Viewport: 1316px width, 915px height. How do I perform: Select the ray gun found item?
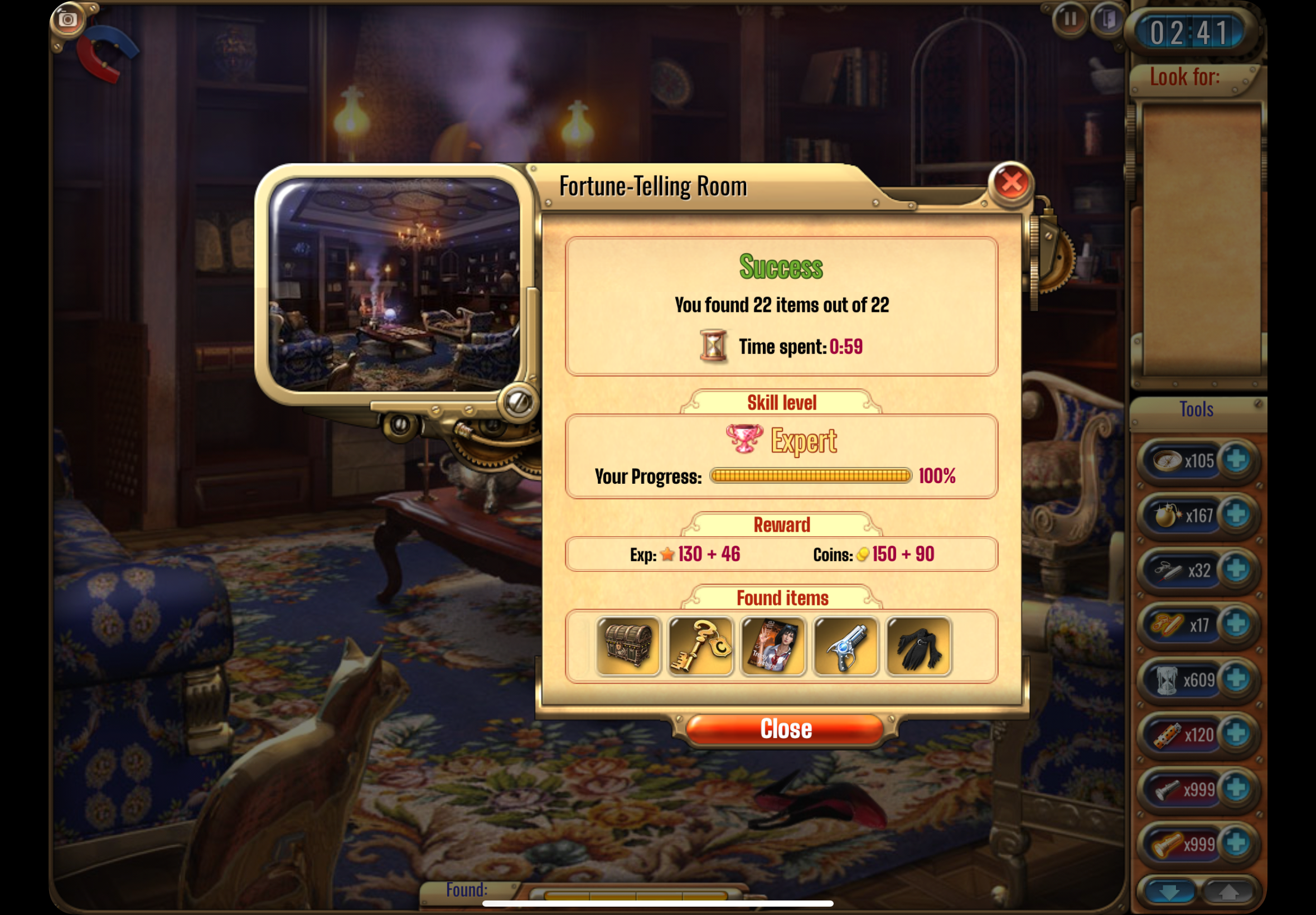coord(845,647)
